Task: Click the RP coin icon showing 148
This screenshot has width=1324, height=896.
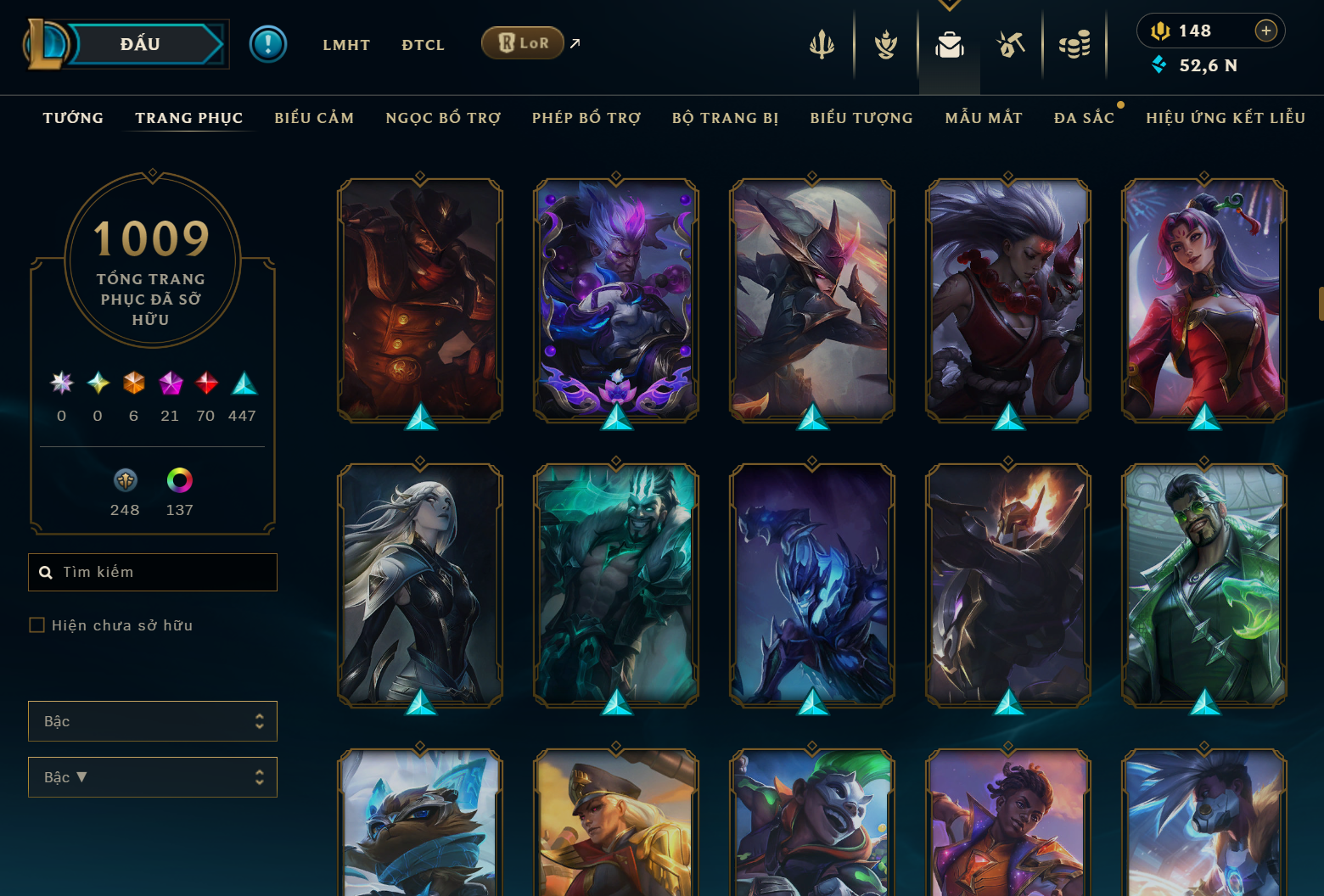Action: 1161,31
